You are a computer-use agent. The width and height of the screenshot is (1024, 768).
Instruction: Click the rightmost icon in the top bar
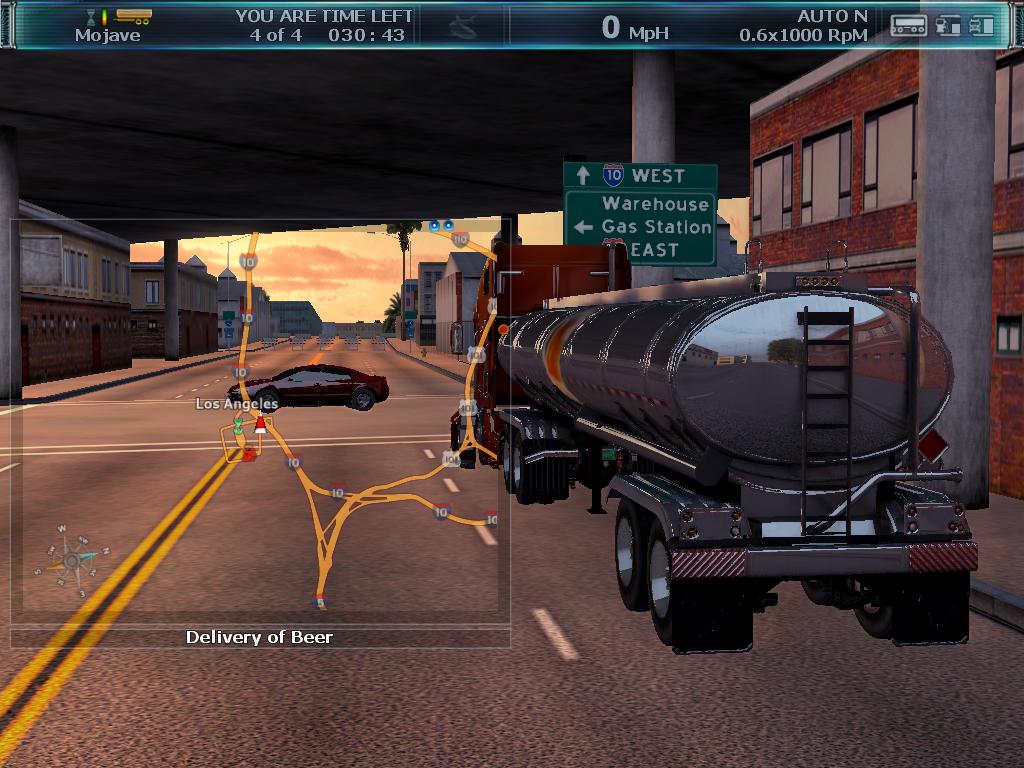pos(981,26)
